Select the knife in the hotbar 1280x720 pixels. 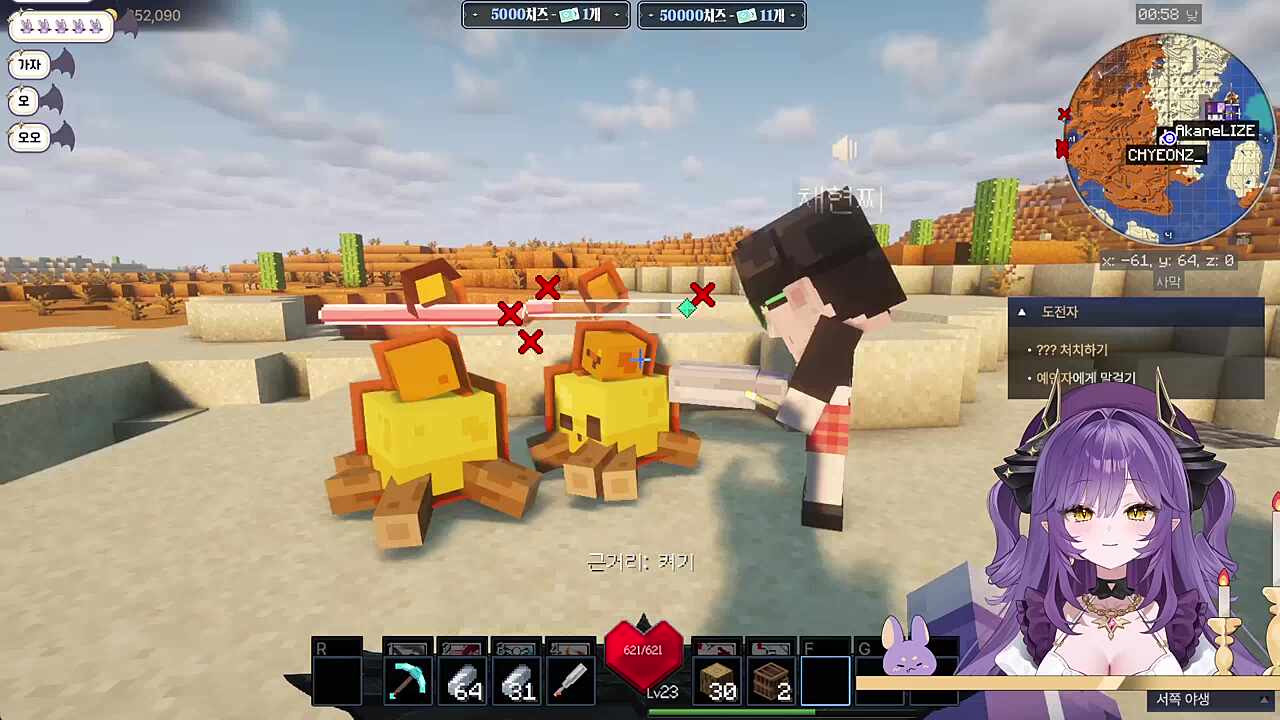click(570, 678)
